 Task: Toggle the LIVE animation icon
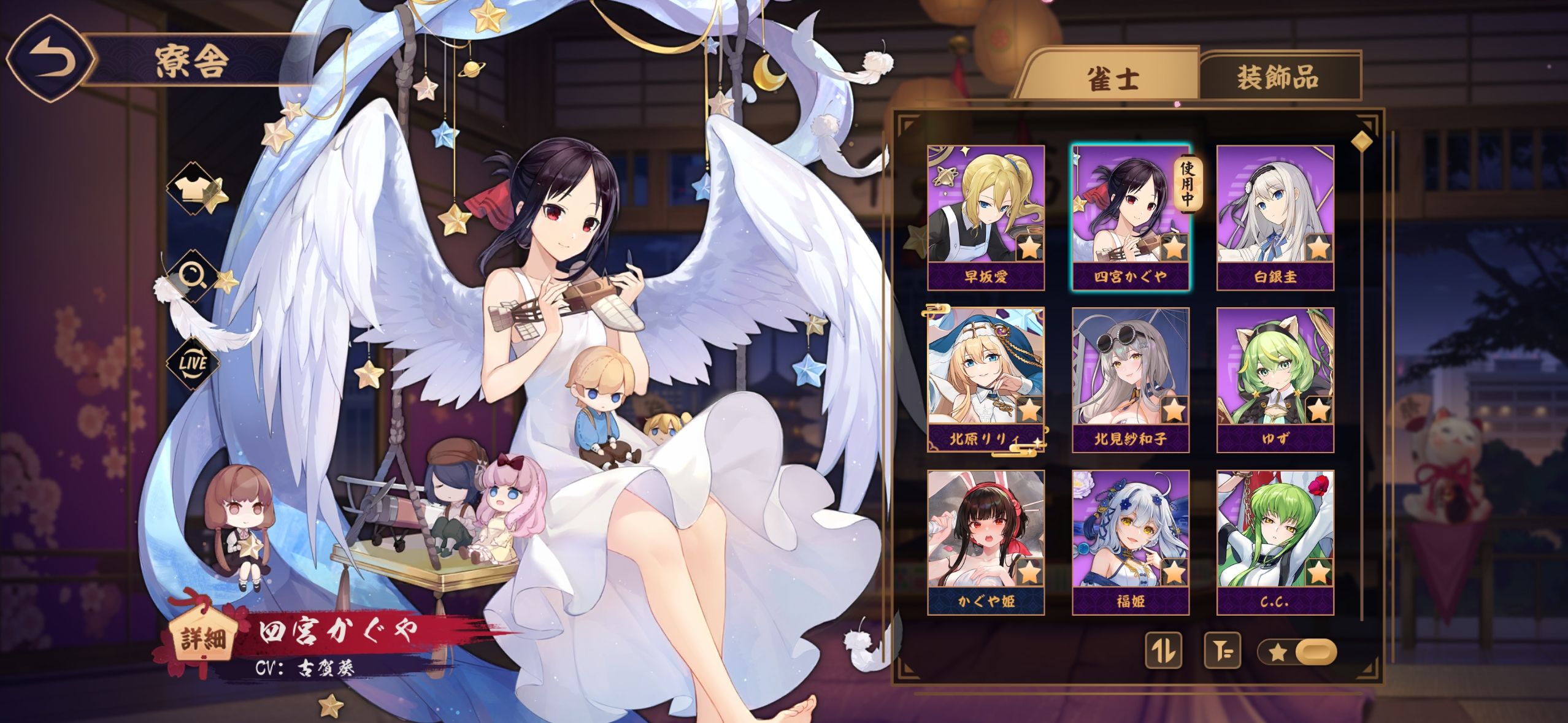(x=193, y=362)
